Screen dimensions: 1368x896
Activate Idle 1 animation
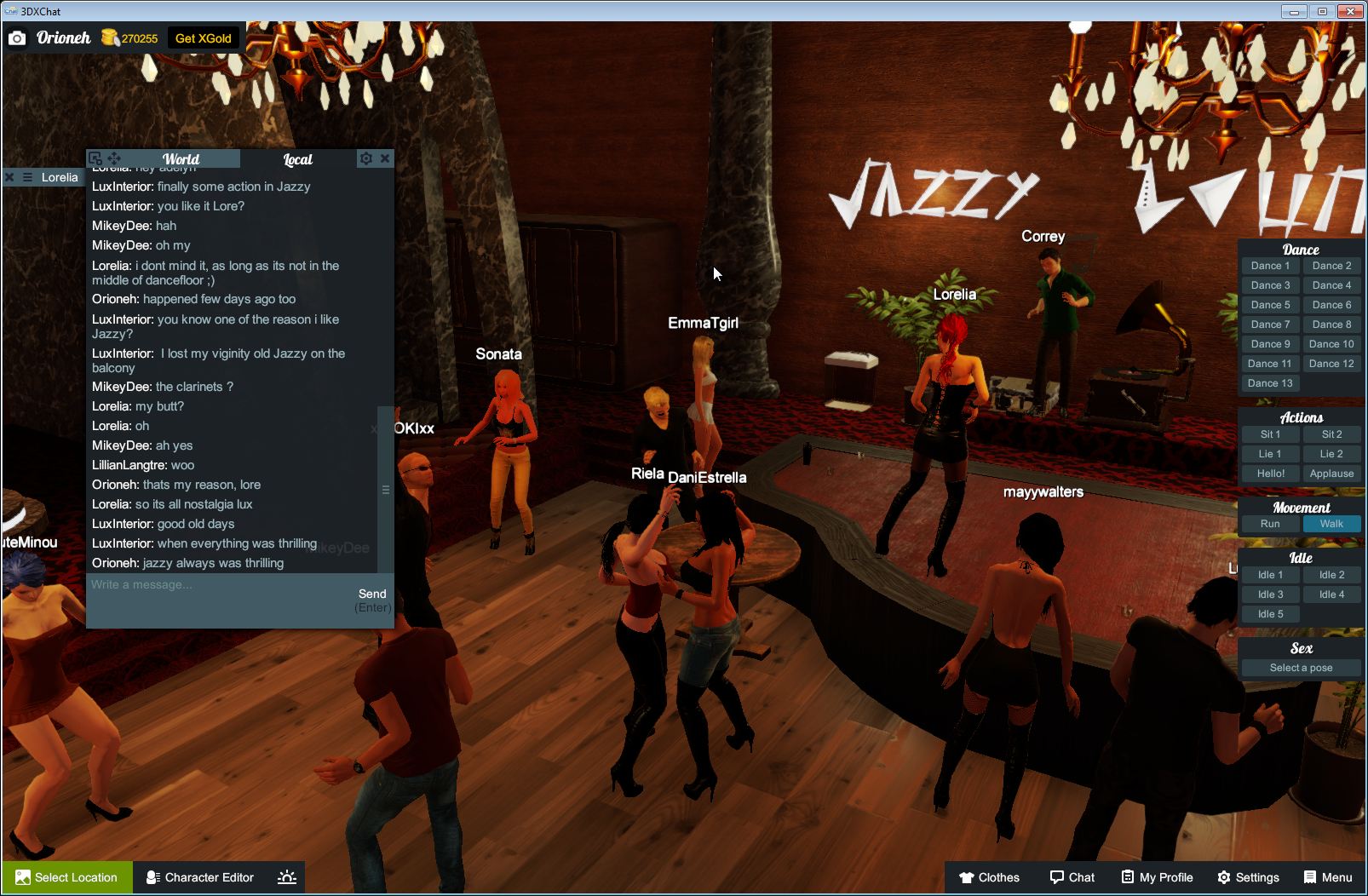[x=1269, y=574]
